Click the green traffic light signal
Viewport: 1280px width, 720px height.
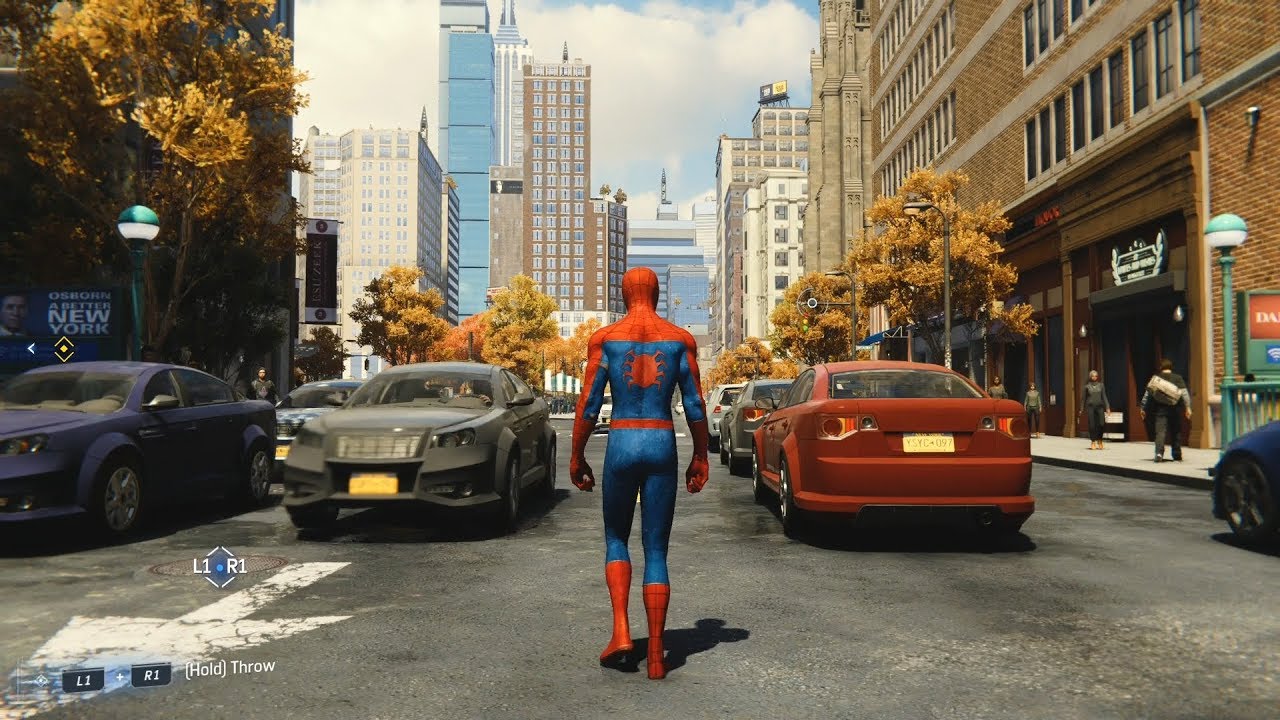tap(805, 328)
